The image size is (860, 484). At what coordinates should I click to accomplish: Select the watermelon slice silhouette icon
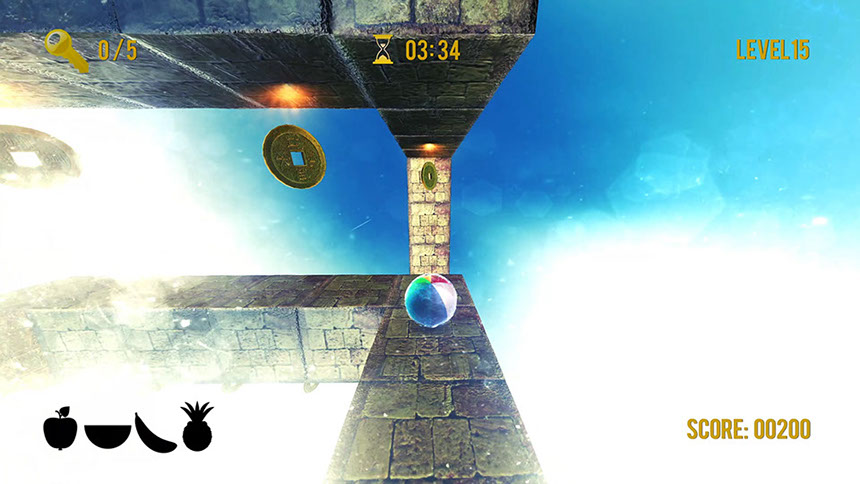tap(105, 435)
